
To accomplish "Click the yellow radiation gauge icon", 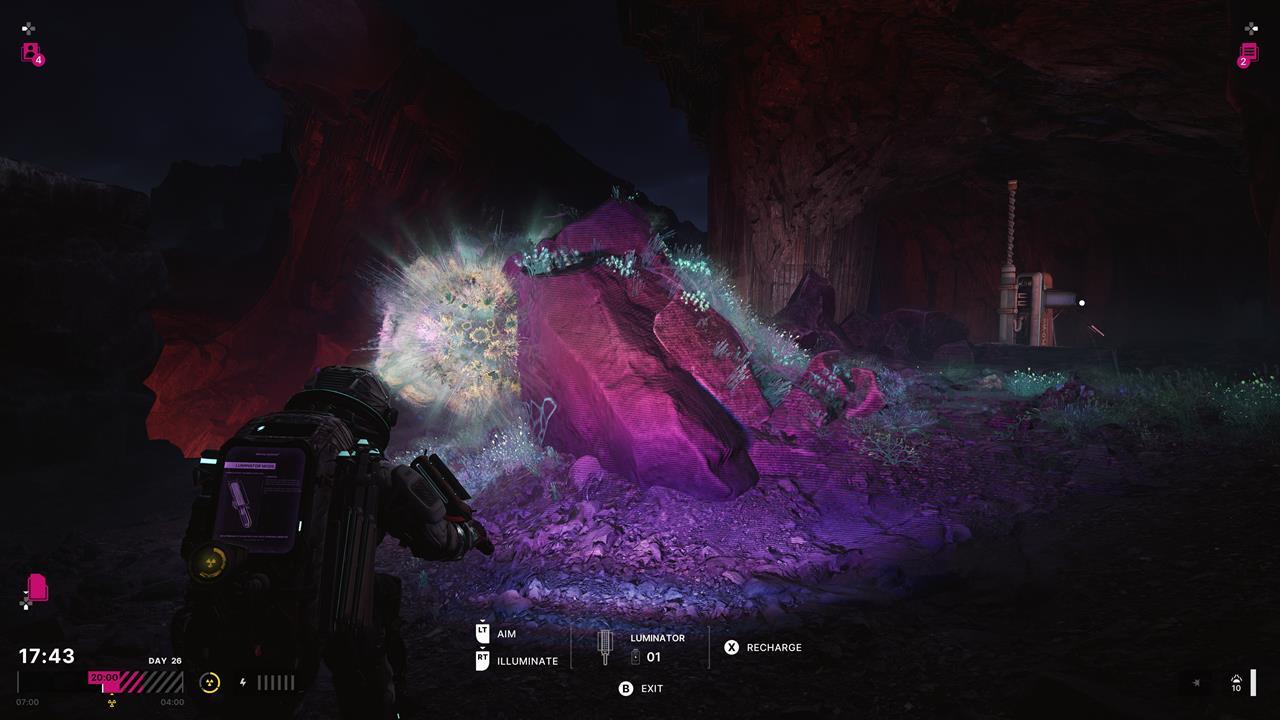I will (210, 683).
